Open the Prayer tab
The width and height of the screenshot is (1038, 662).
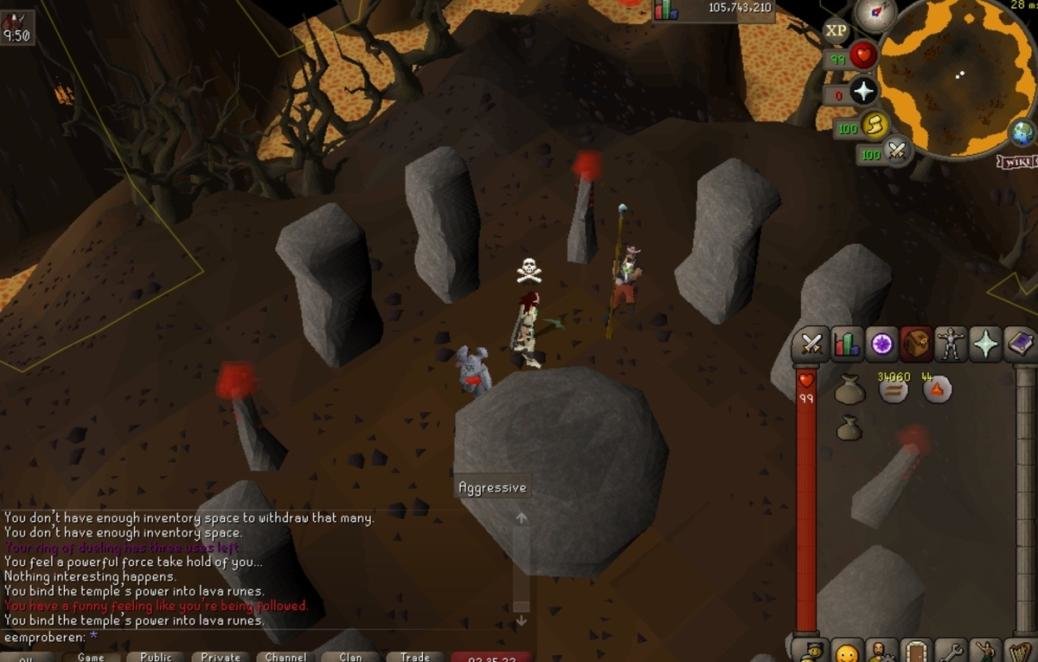pos(985,345)
